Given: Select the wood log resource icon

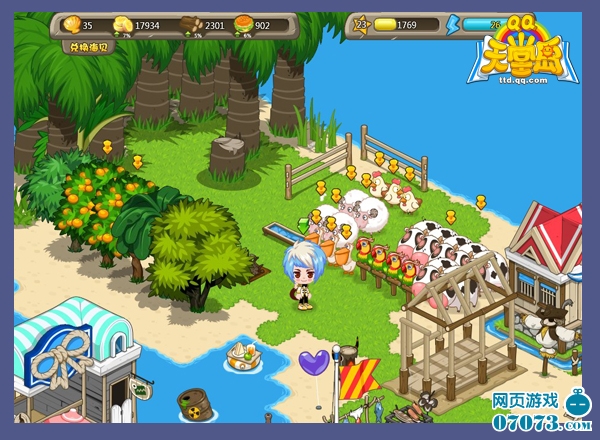Looking at the screenshot, I should (191, 24).
